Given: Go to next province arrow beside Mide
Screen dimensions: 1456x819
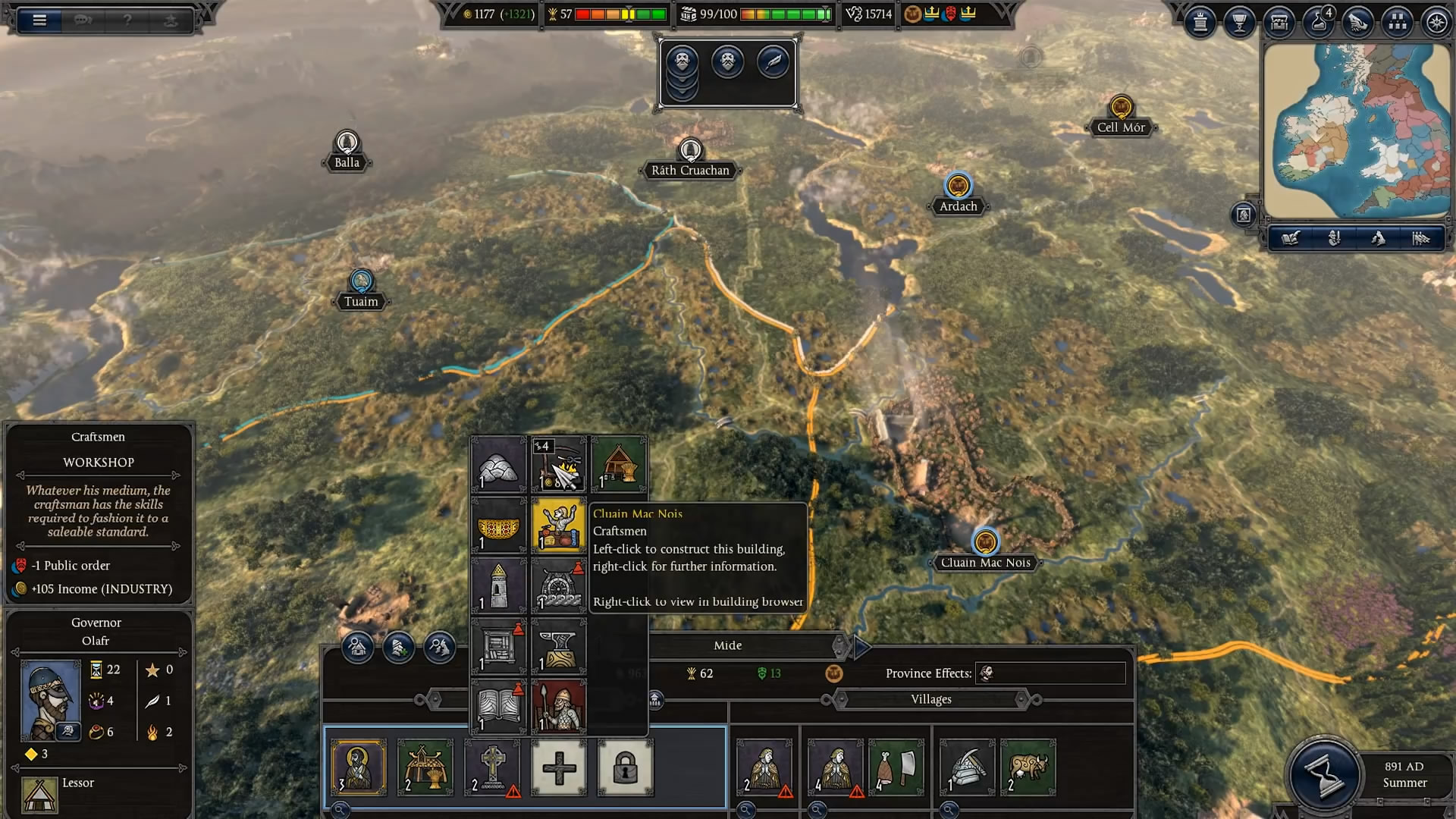Looking at the screenshot, I should coord(861,646).
